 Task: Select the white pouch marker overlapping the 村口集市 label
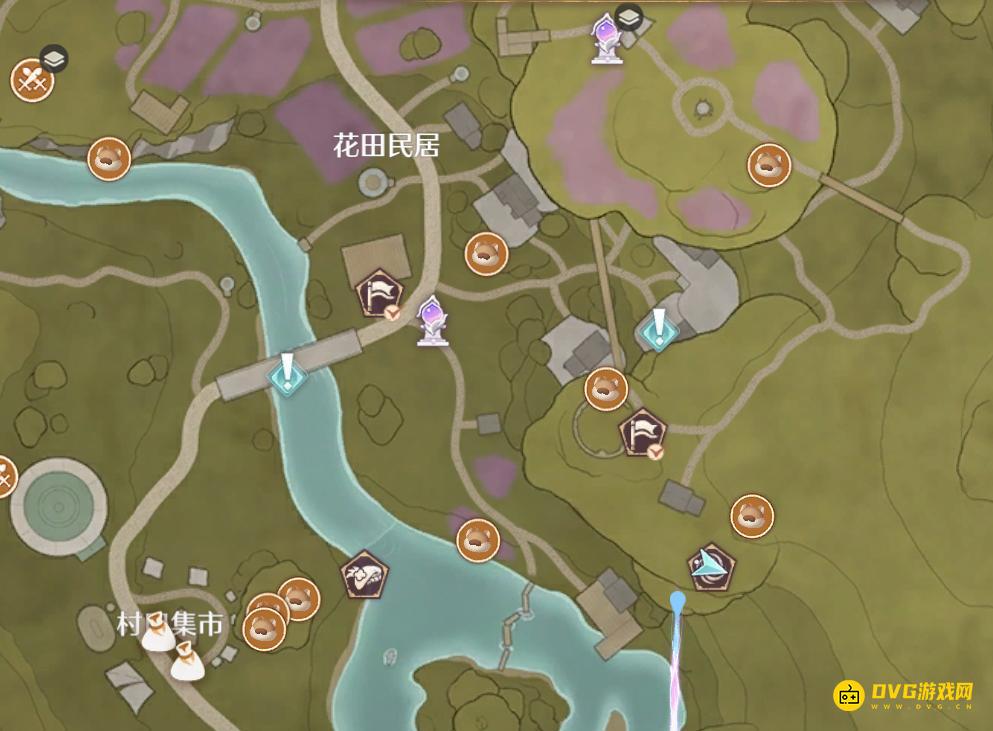(158, 634)
